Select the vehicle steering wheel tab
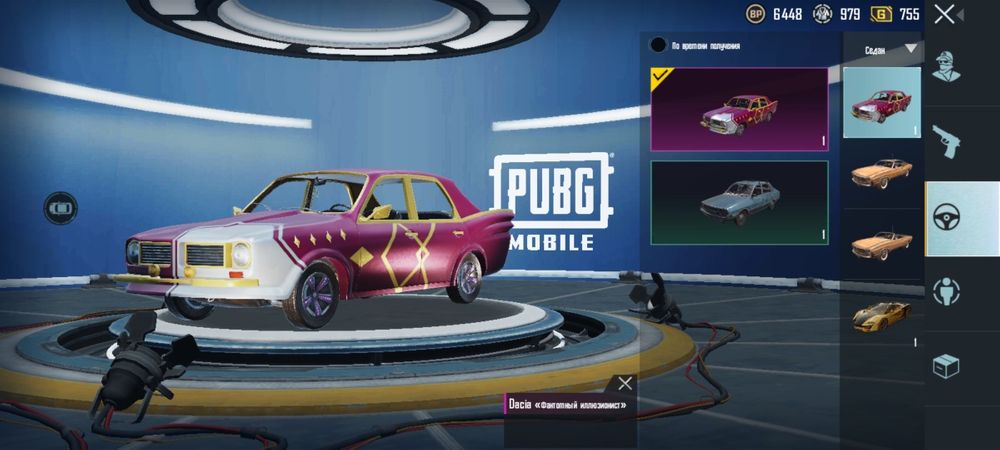The image size is (1000, 450). pyautogui.click(x=946, y=218)
